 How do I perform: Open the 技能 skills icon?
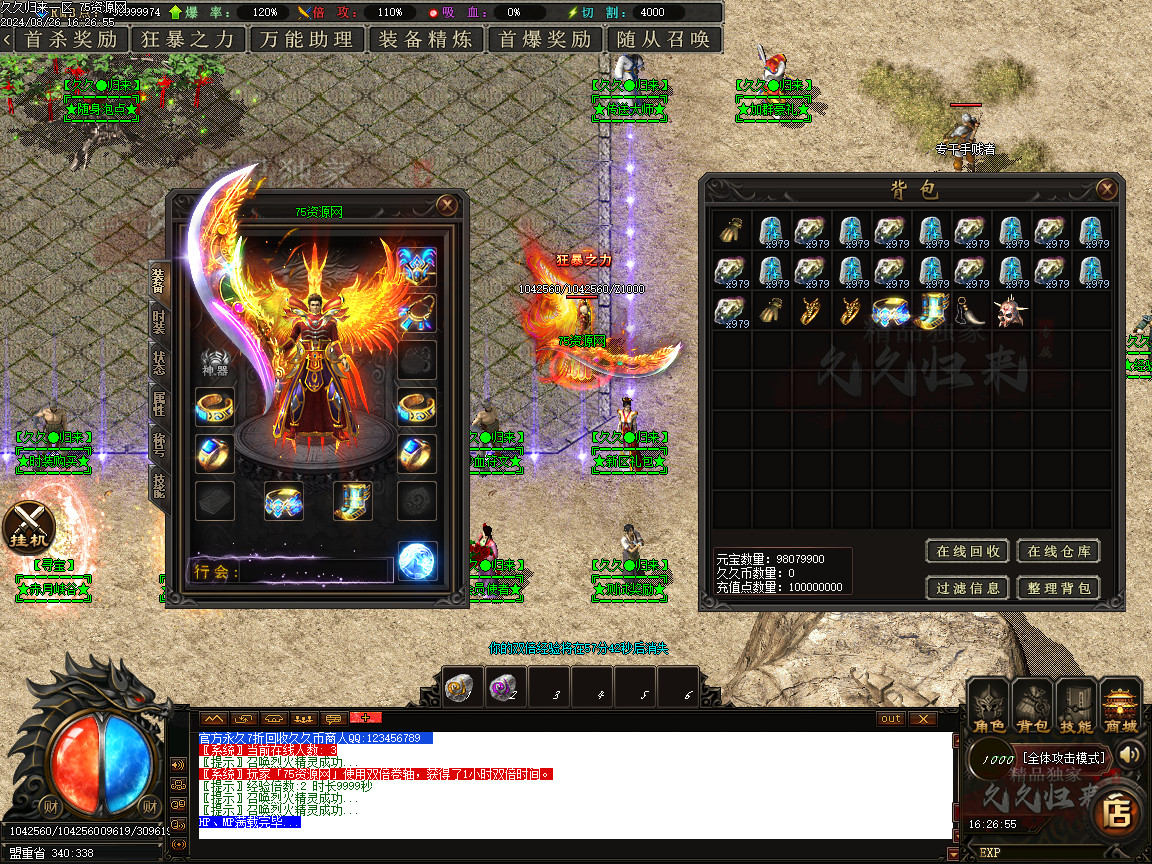pos(1076,705)
